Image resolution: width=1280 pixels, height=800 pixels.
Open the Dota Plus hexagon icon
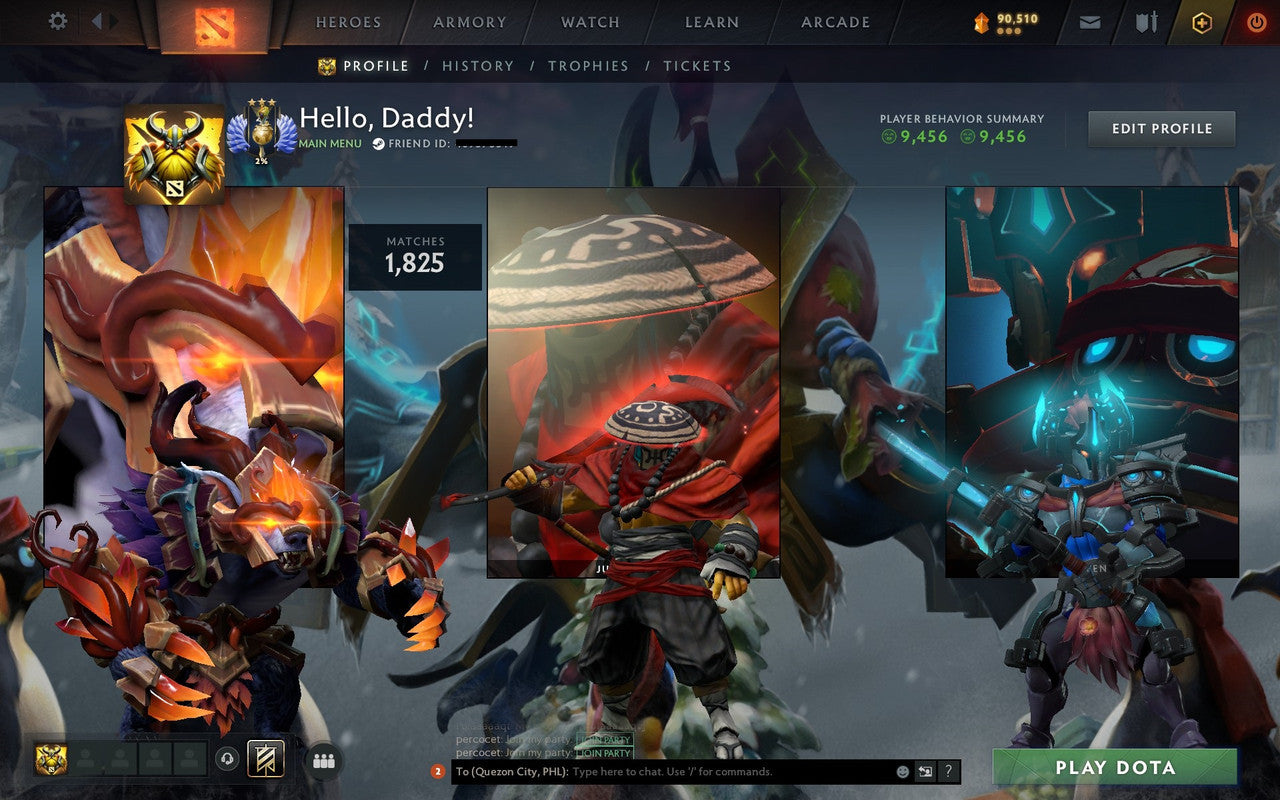(x=1202, y=22)
